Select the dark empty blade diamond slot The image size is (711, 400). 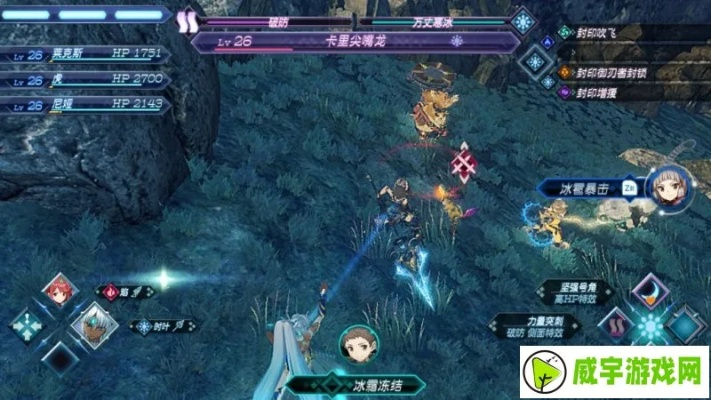(58, 359)
